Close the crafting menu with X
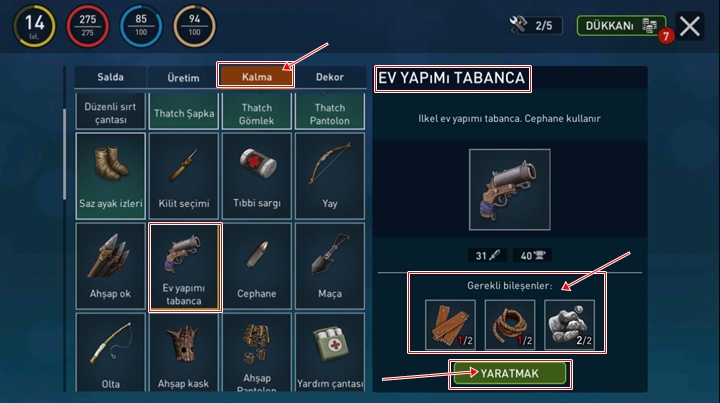The height and width of the screenshot is (403, 720). 690,26
